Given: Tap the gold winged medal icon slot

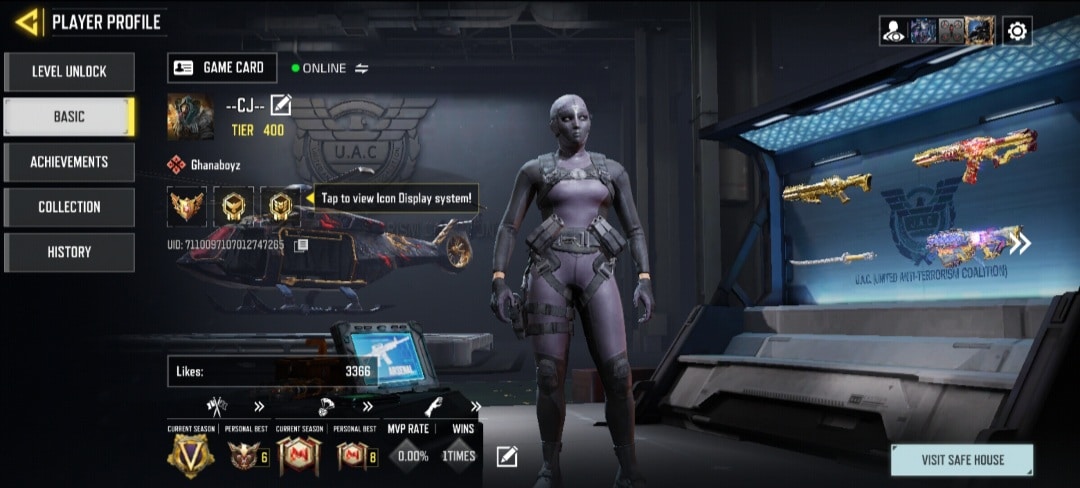Looking at the screenshot, I should tap(186, 206).
